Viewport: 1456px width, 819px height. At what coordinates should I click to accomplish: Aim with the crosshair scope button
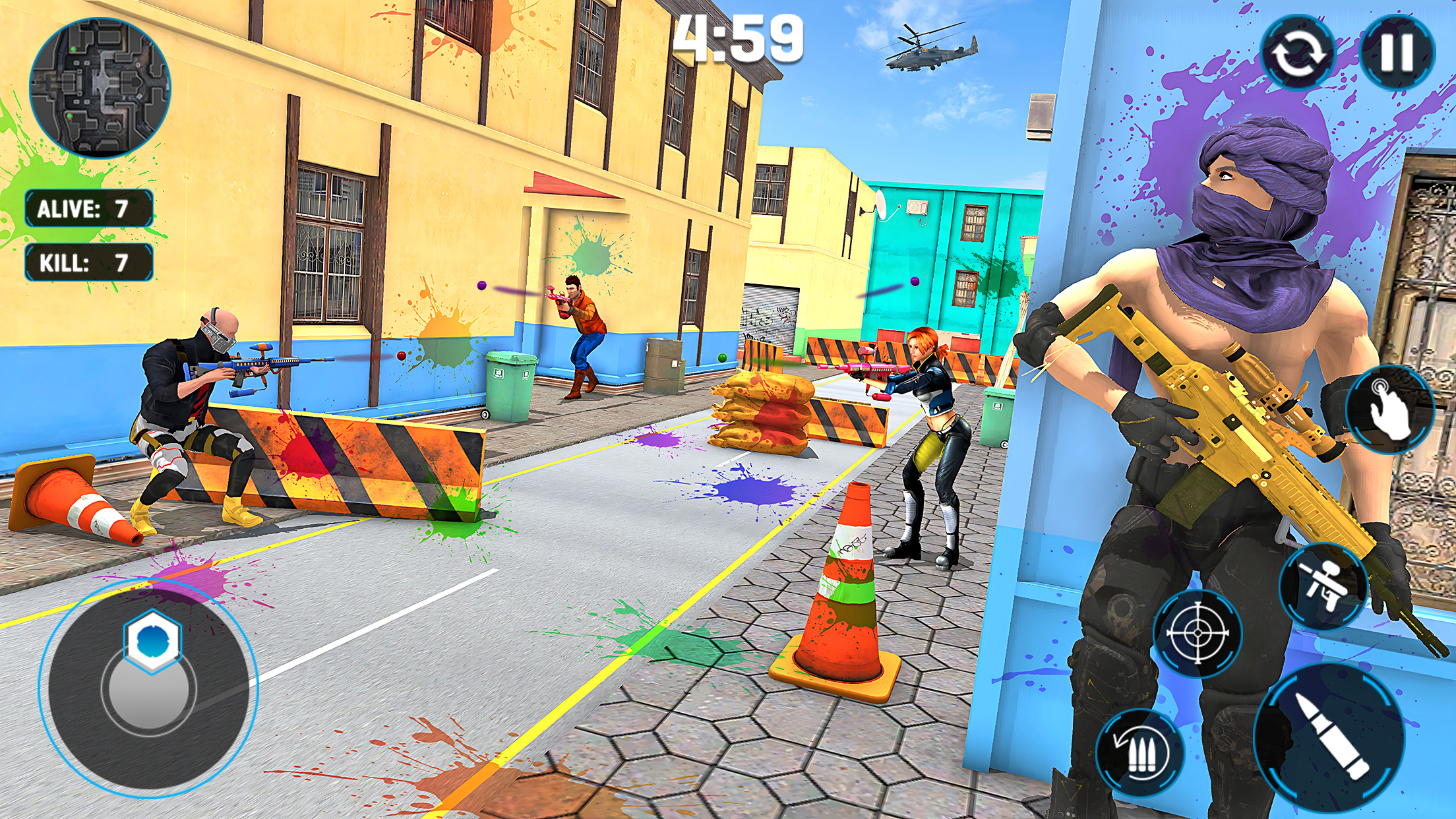tap(1198, 633)
